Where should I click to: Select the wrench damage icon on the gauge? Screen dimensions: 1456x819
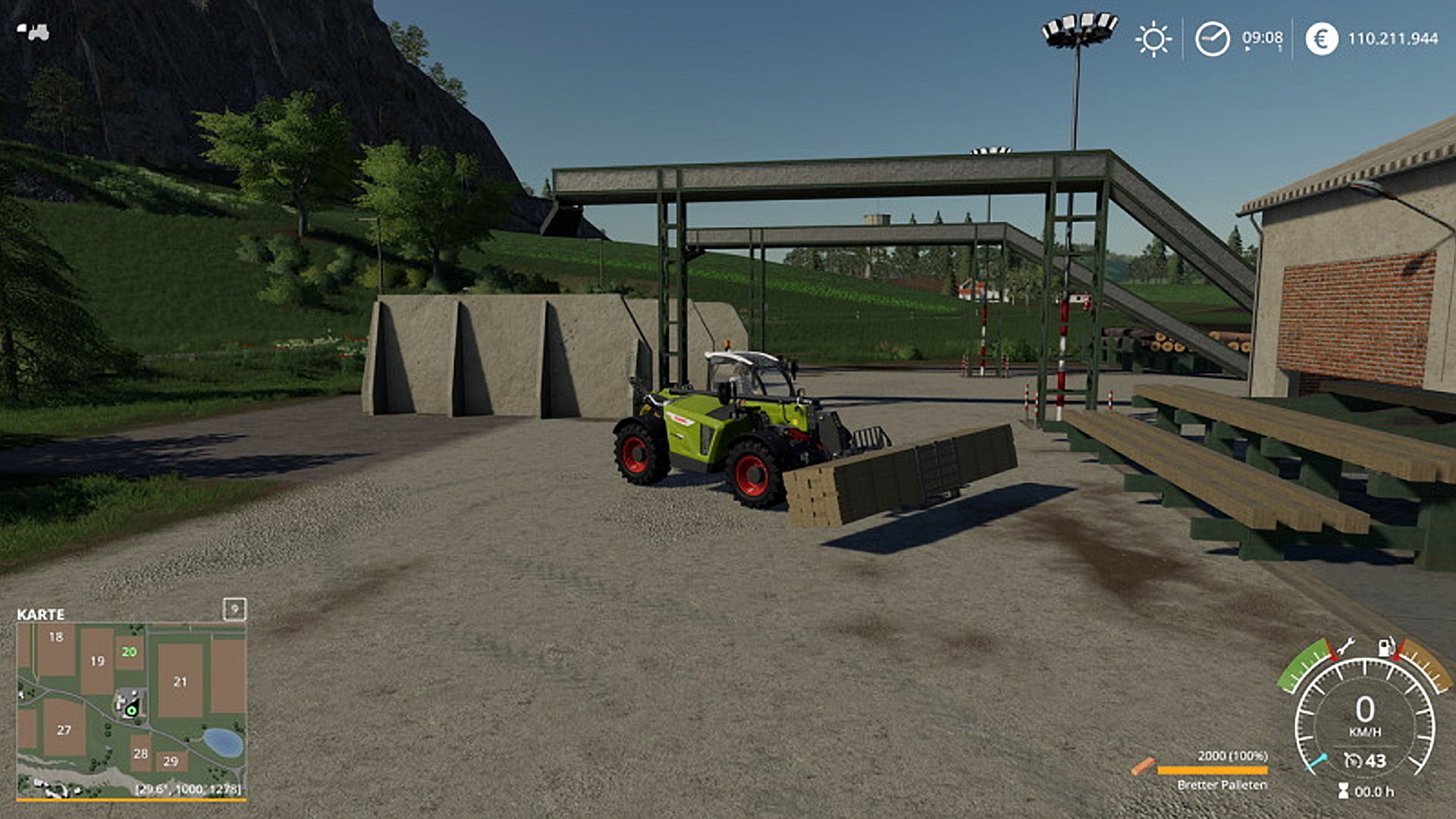pyautogui.click(x=1345, y=647)
